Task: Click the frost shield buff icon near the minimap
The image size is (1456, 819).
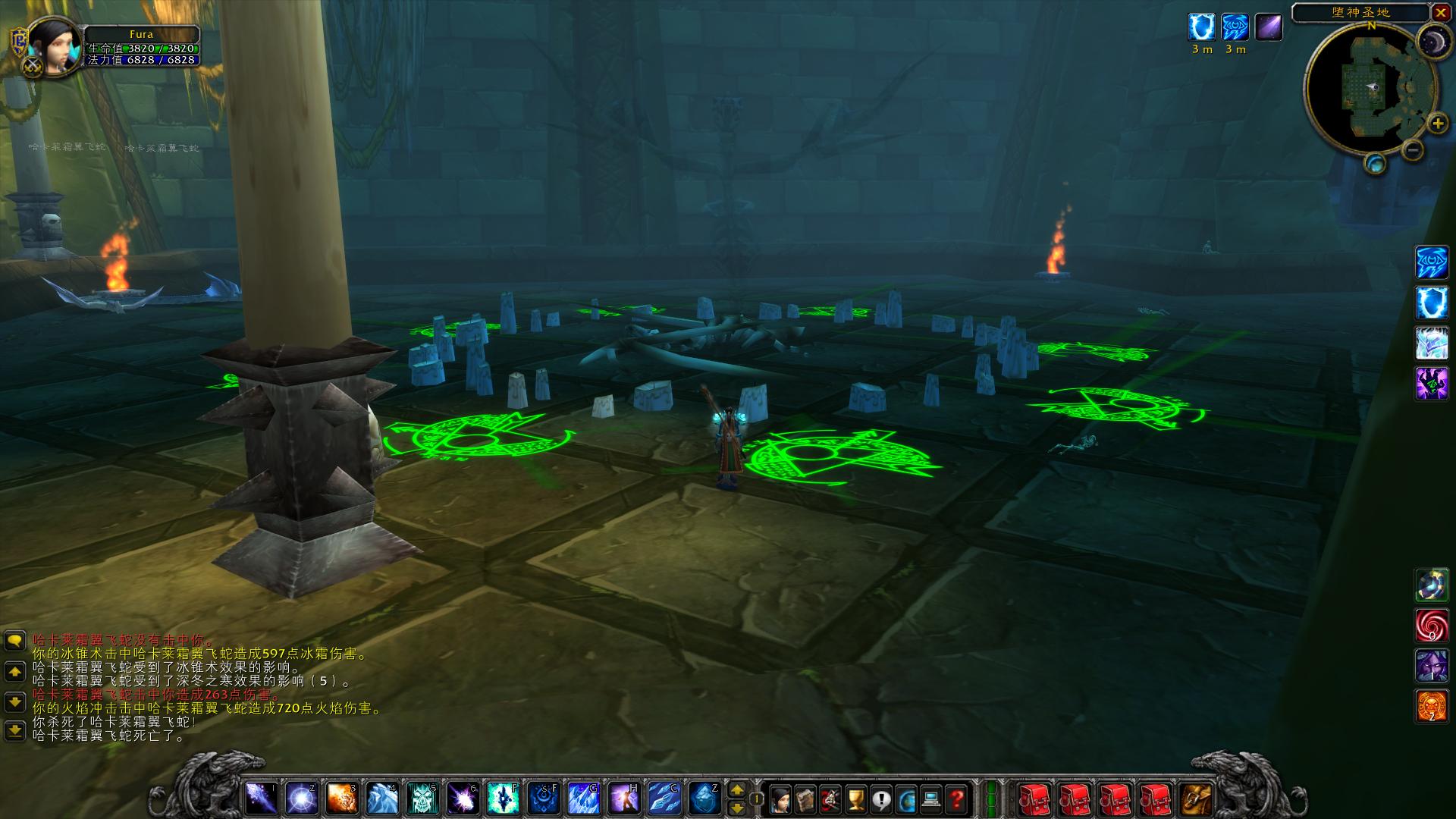Action: pyautogui.click(x=1202, y=27)
